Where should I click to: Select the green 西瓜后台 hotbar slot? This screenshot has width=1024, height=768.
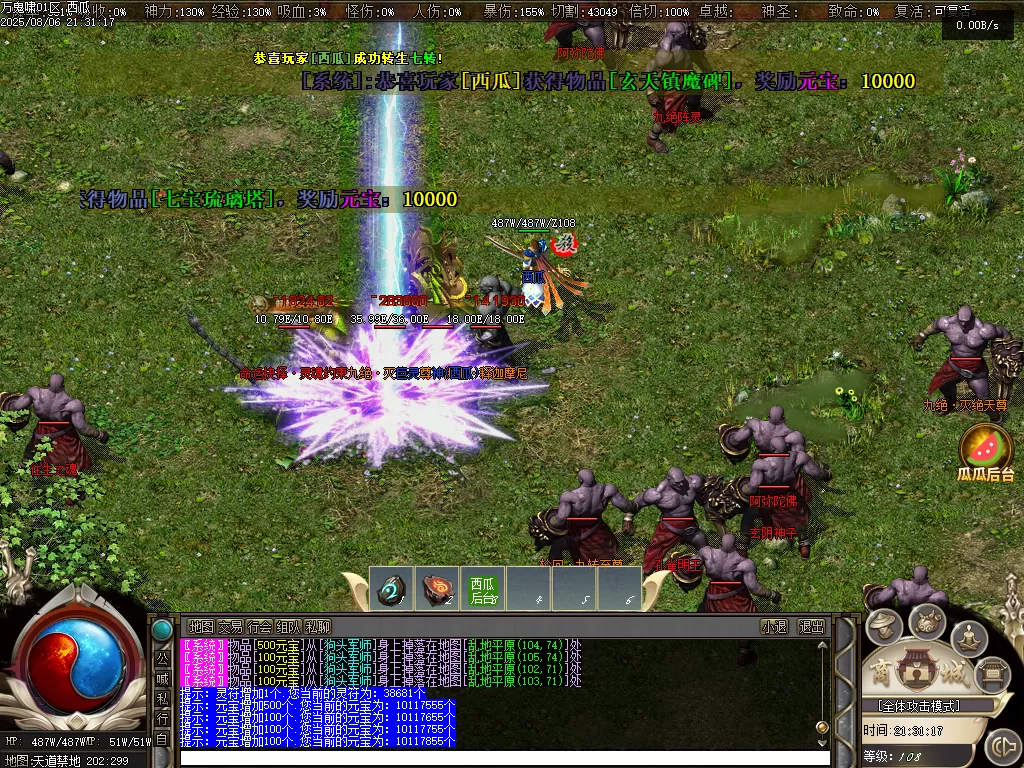point(483,589)
